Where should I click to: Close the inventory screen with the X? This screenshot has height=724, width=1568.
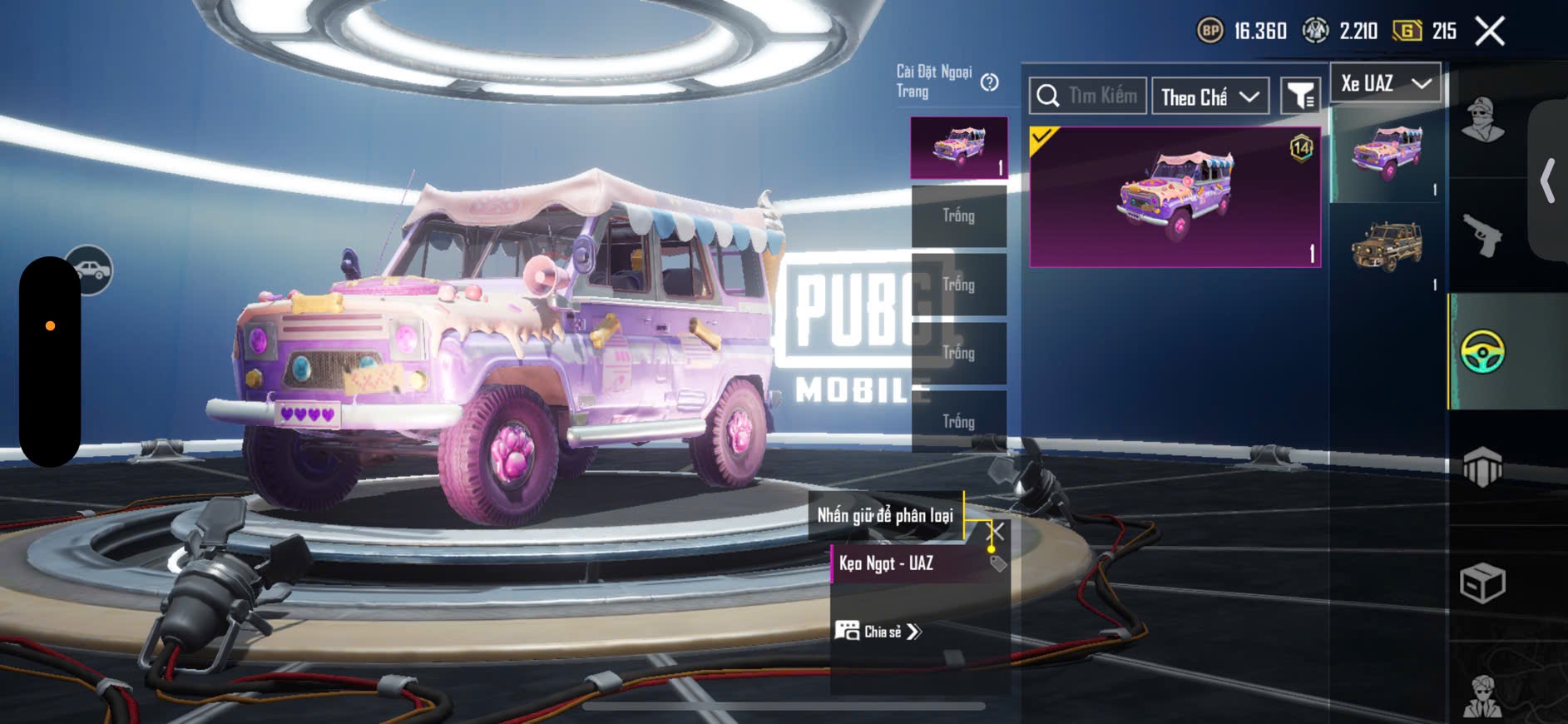(x=1489, y=32)
